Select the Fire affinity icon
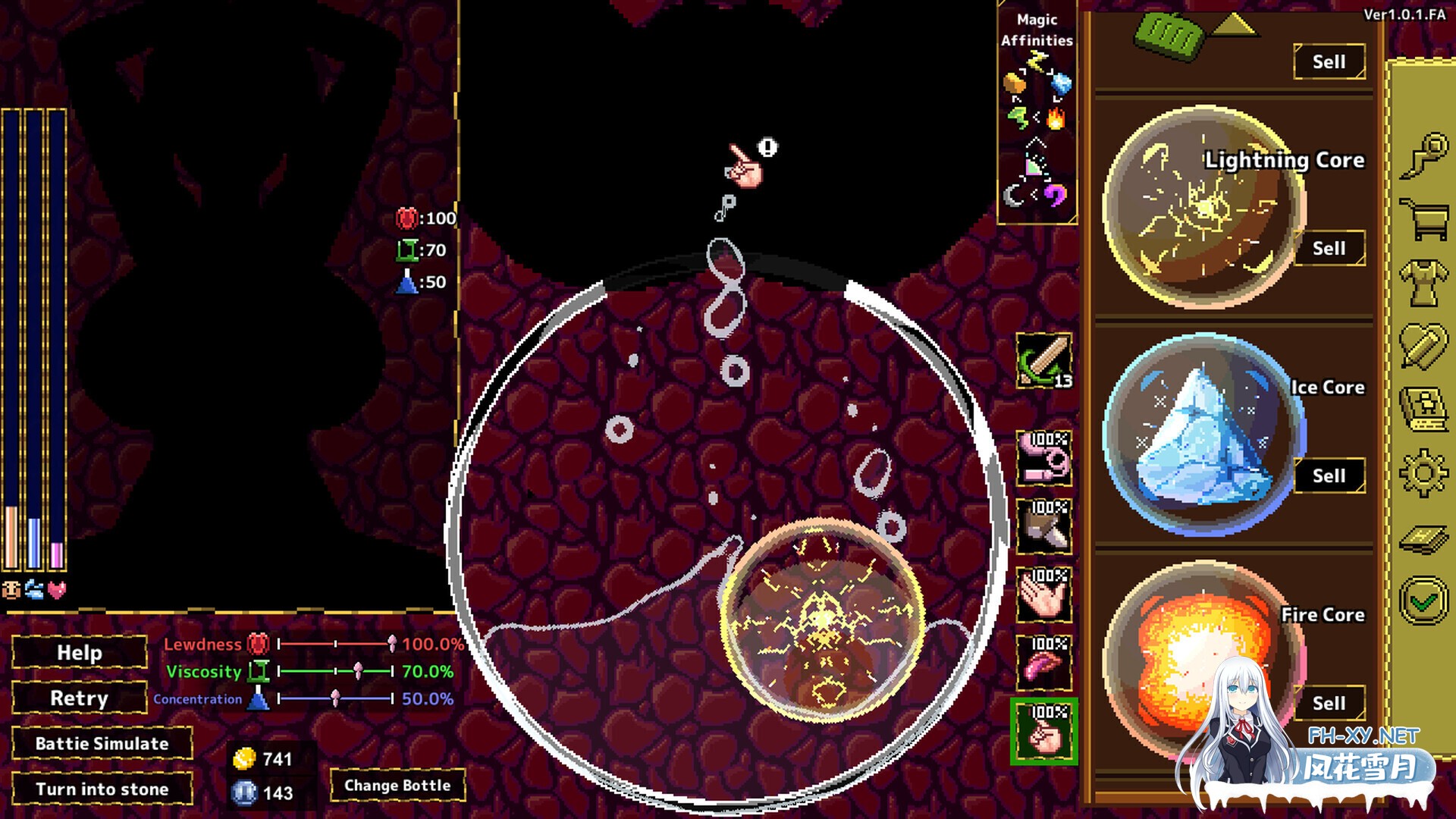 [1056, 118]
